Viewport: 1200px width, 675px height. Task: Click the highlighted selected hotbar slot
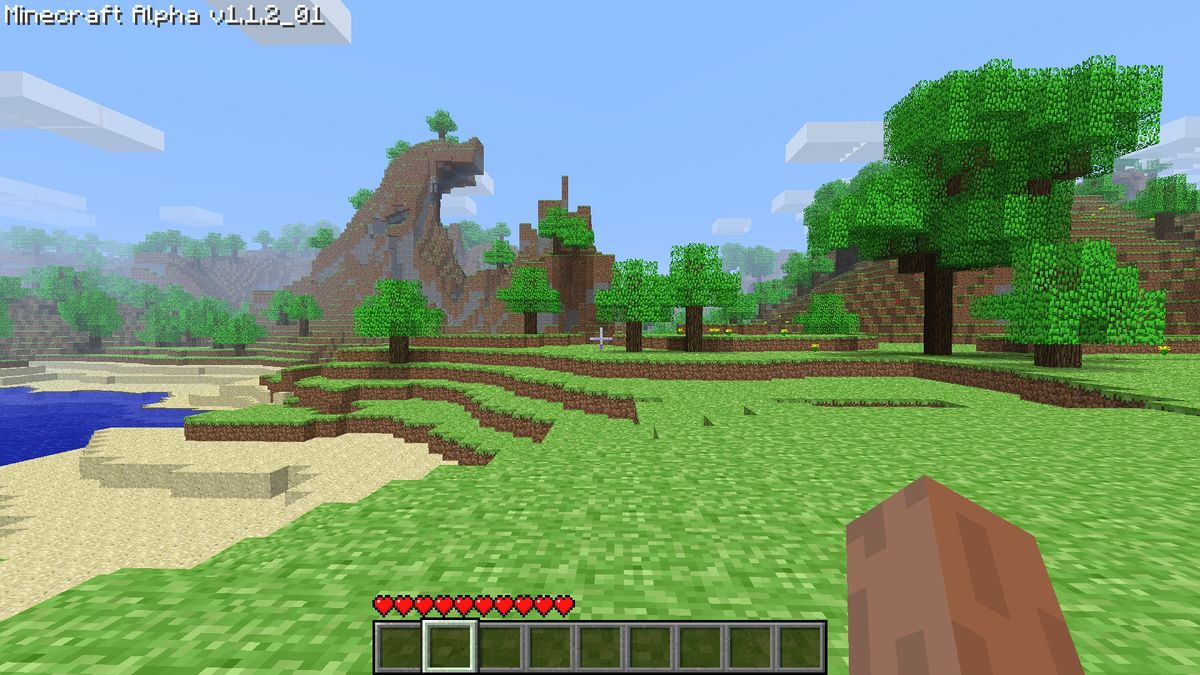[x=450, y=647]
